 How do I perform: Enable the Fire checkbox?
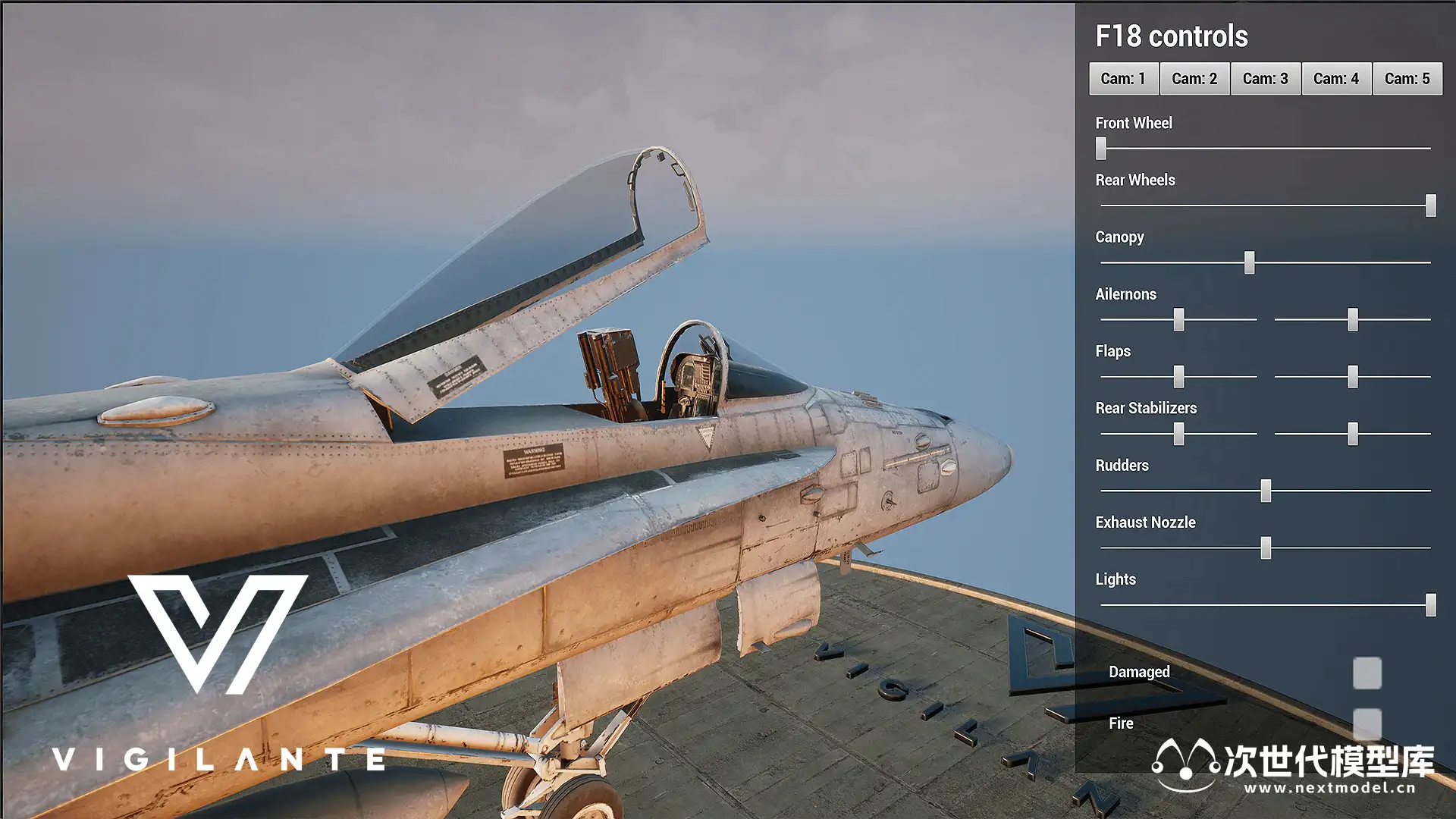[x=1367, y=723]
